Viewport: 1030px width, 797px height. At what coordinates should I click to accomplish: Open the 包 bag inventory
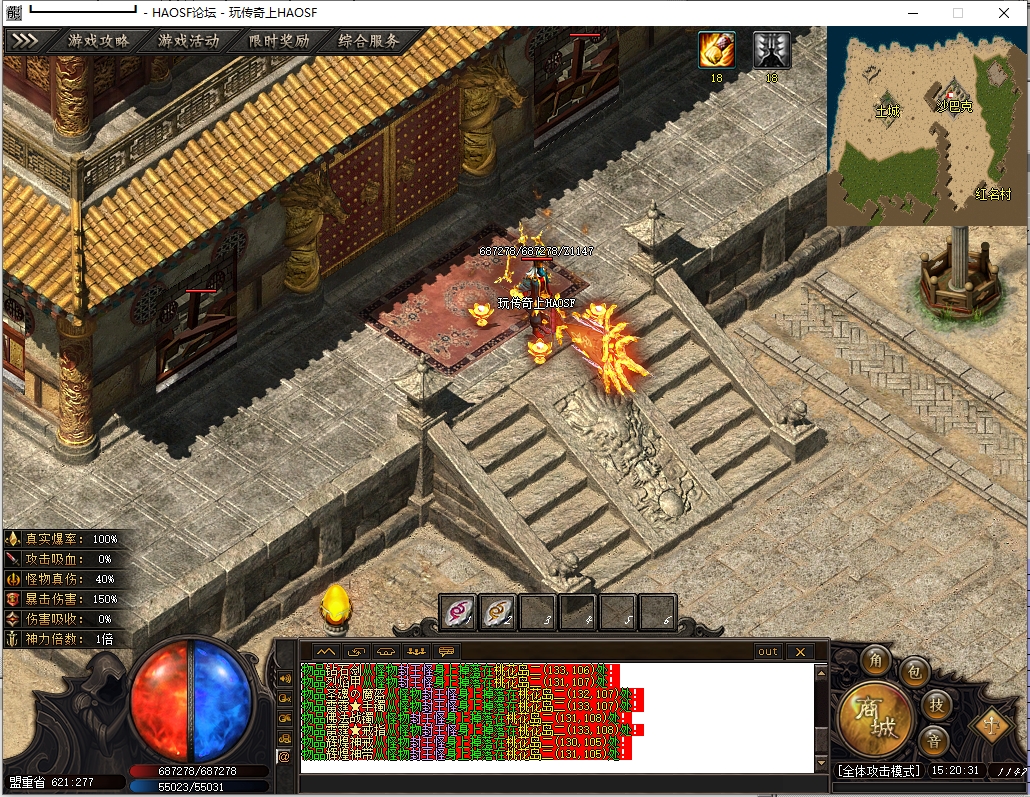click(913, 673)
